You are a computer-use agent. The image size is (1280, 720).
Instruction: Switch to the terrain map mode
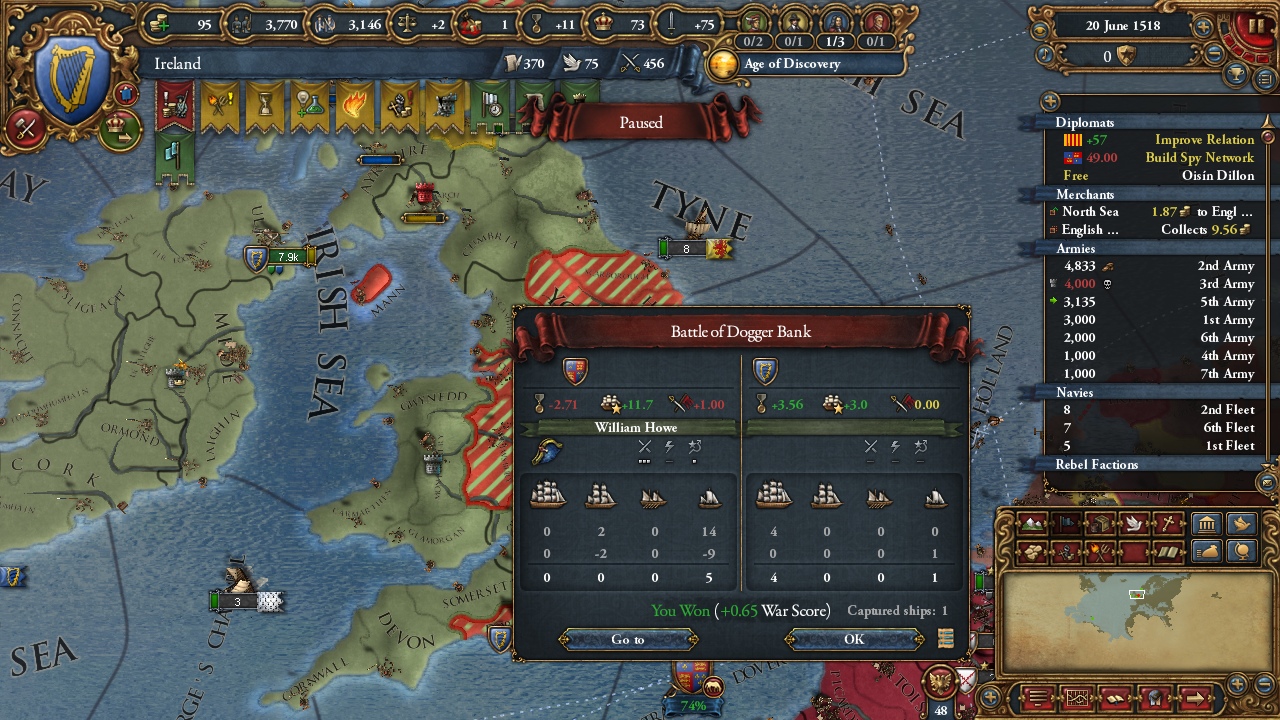pyautogui.click(x=1031, y=524)
